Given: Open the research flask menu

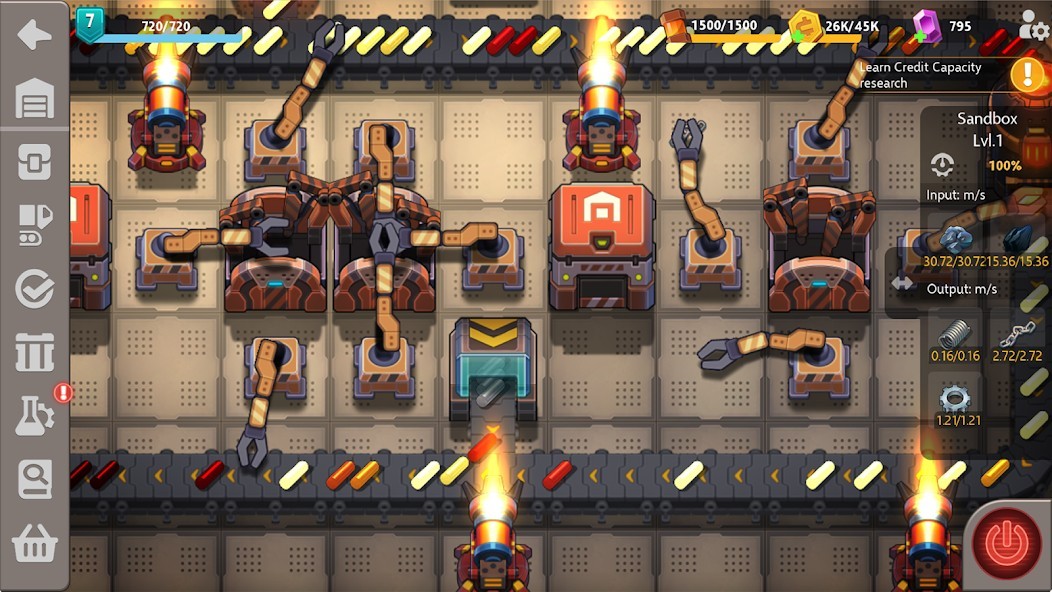Looking at the screenshot, I should point(34,416).
